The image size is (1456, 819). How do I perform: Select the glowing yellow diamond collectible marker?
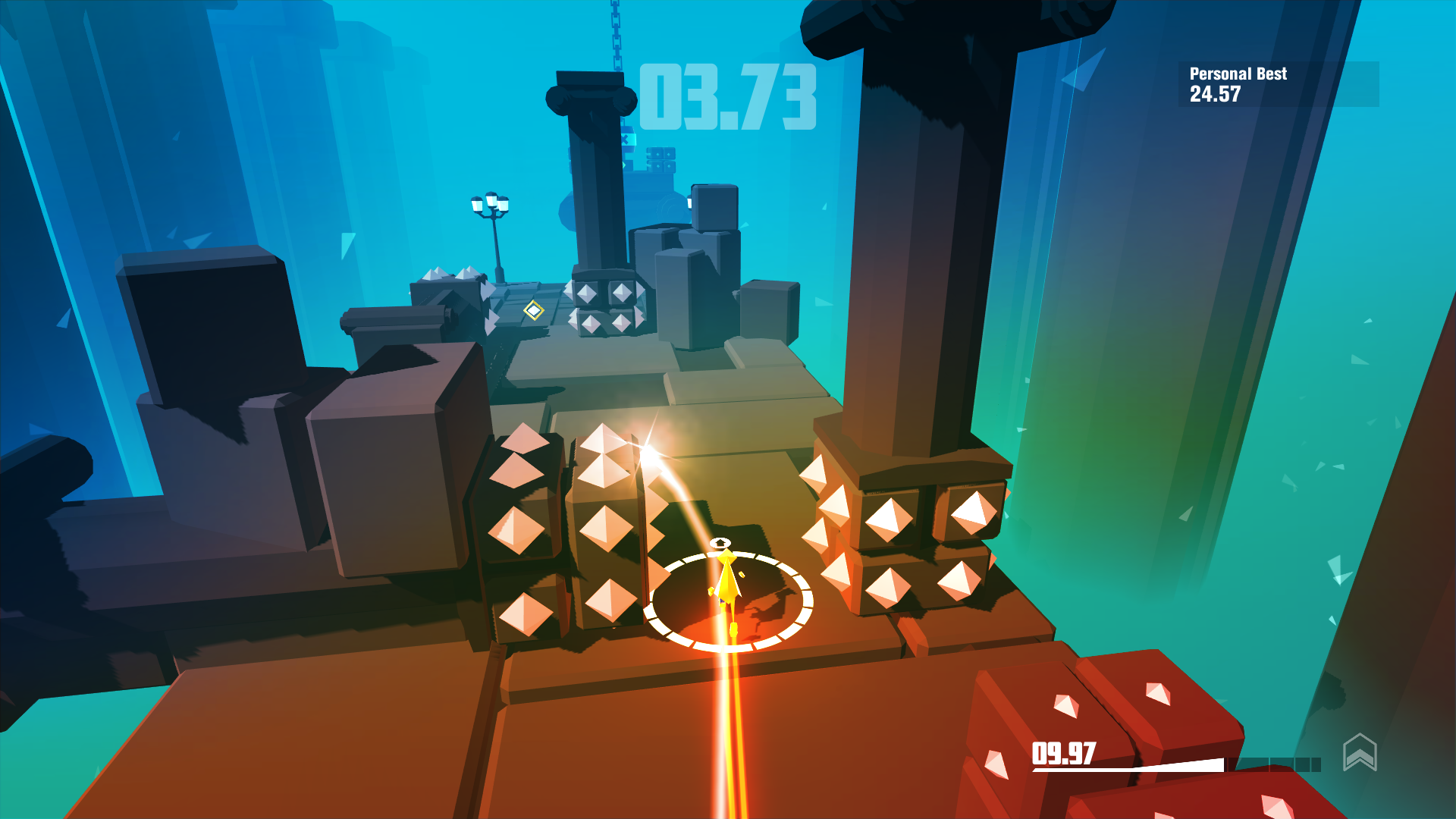click(535, 310)
